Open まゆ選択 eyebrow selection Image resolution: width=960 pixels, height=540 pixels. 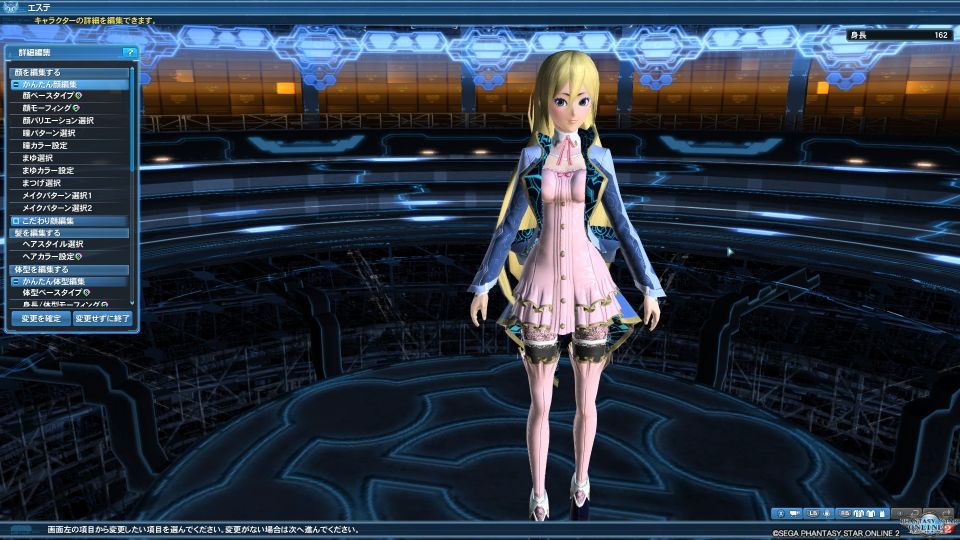point(35,158)
